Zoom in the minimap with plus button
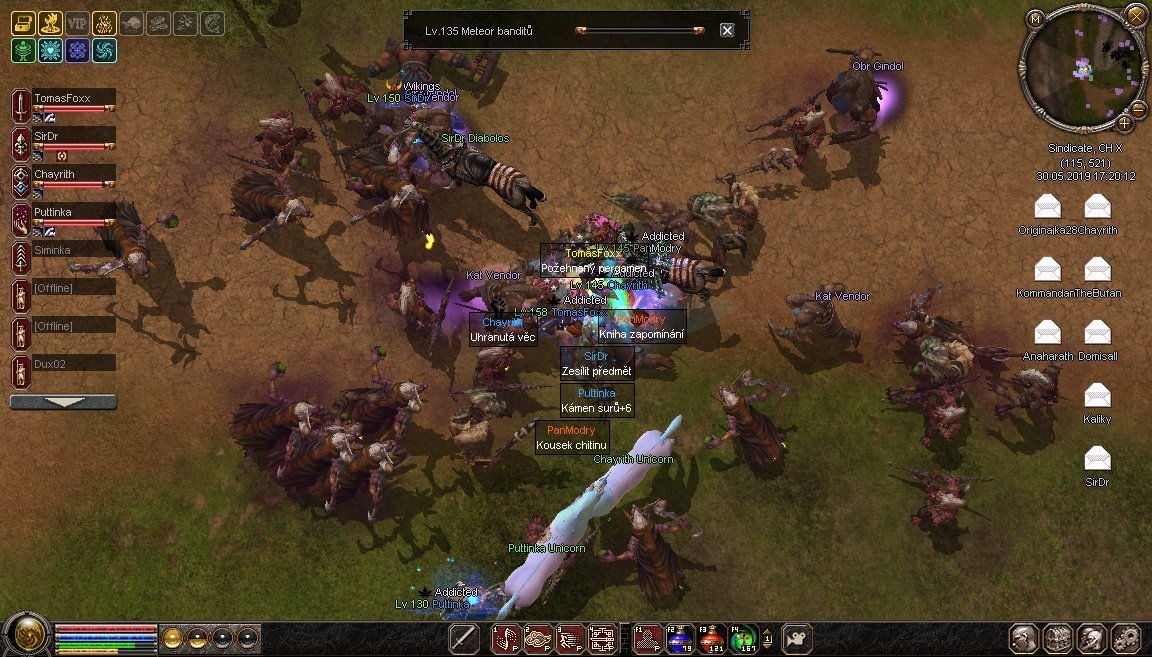This screenshot has height=657, width=1152. pyautogui.click(x=1124, y=123)
